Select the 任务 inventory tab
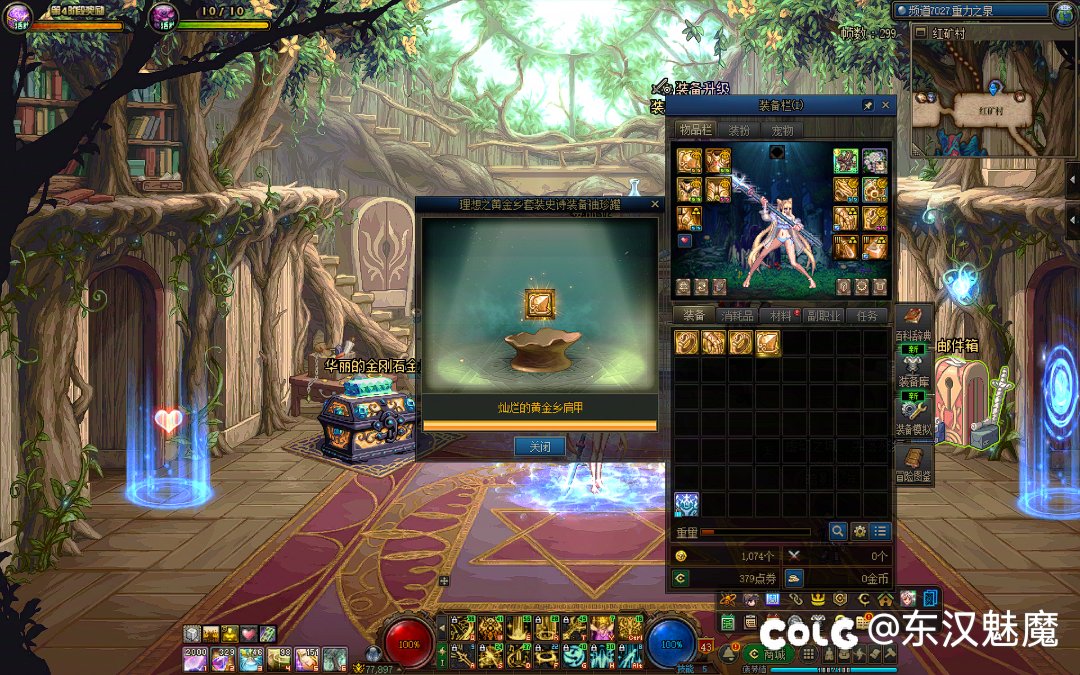1080x675 pixels. 867,316
